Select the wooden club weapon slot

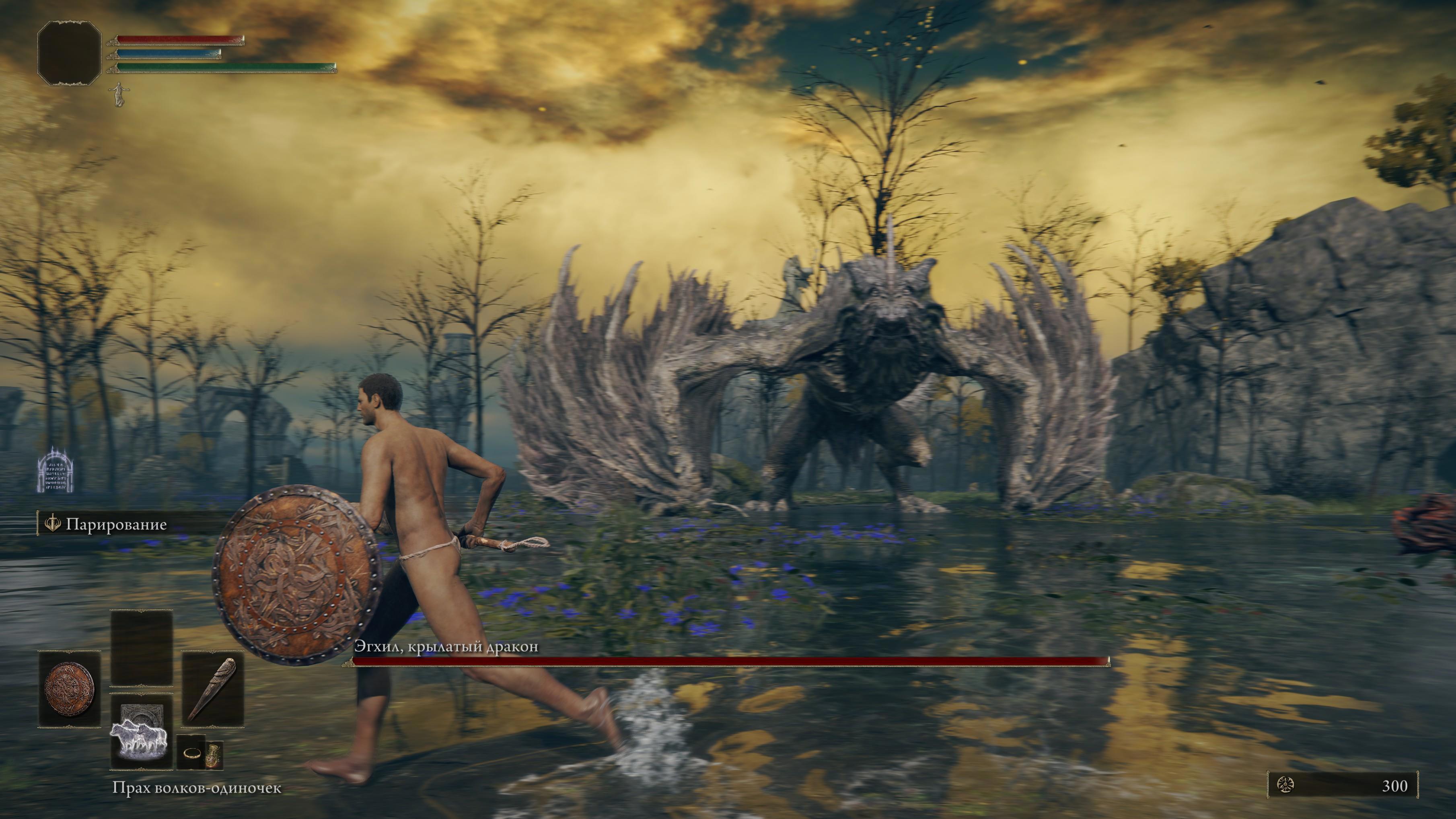[212, 688]
